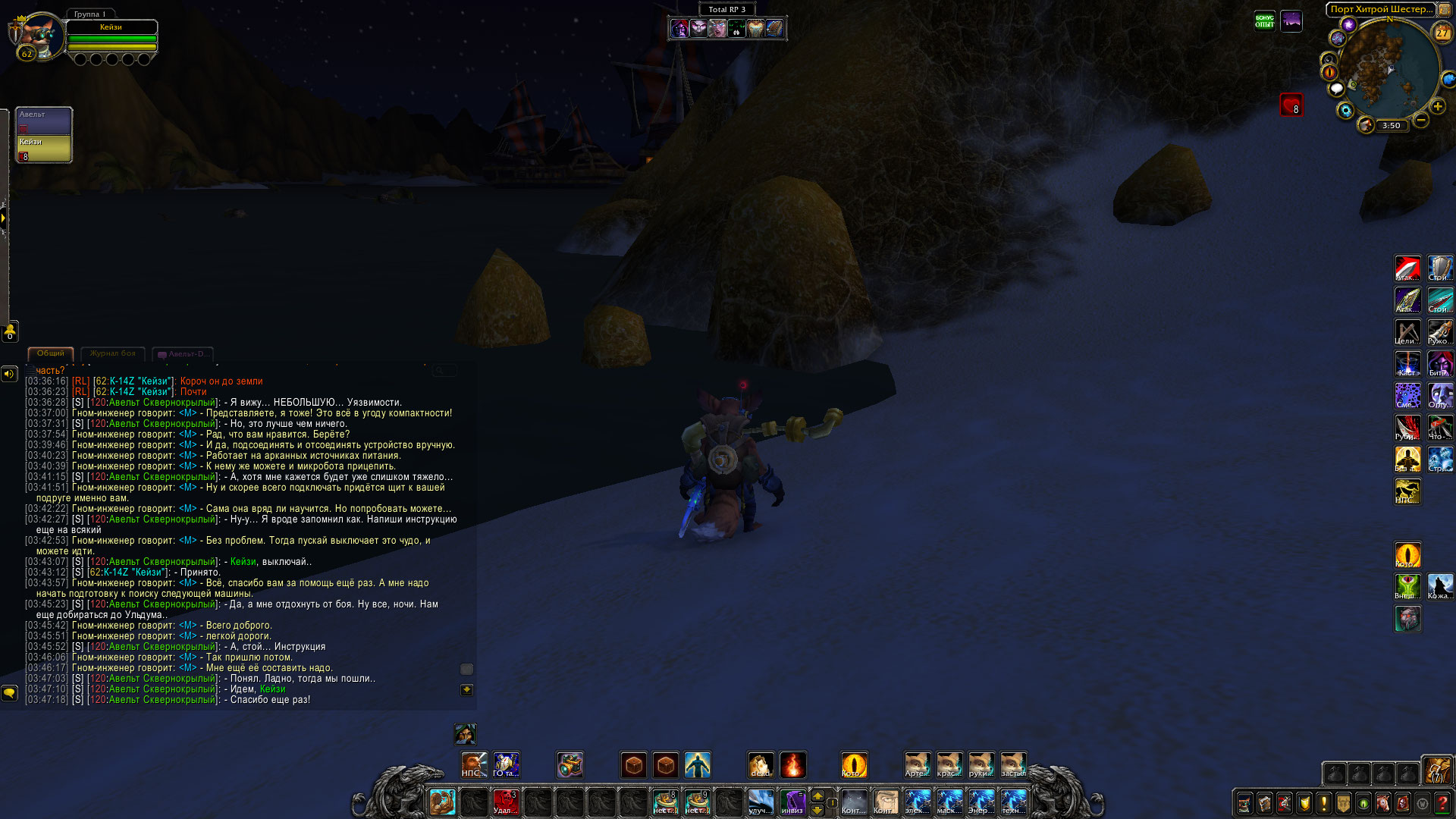Open the world map button beside the zone name

(x=1445, y=10)
